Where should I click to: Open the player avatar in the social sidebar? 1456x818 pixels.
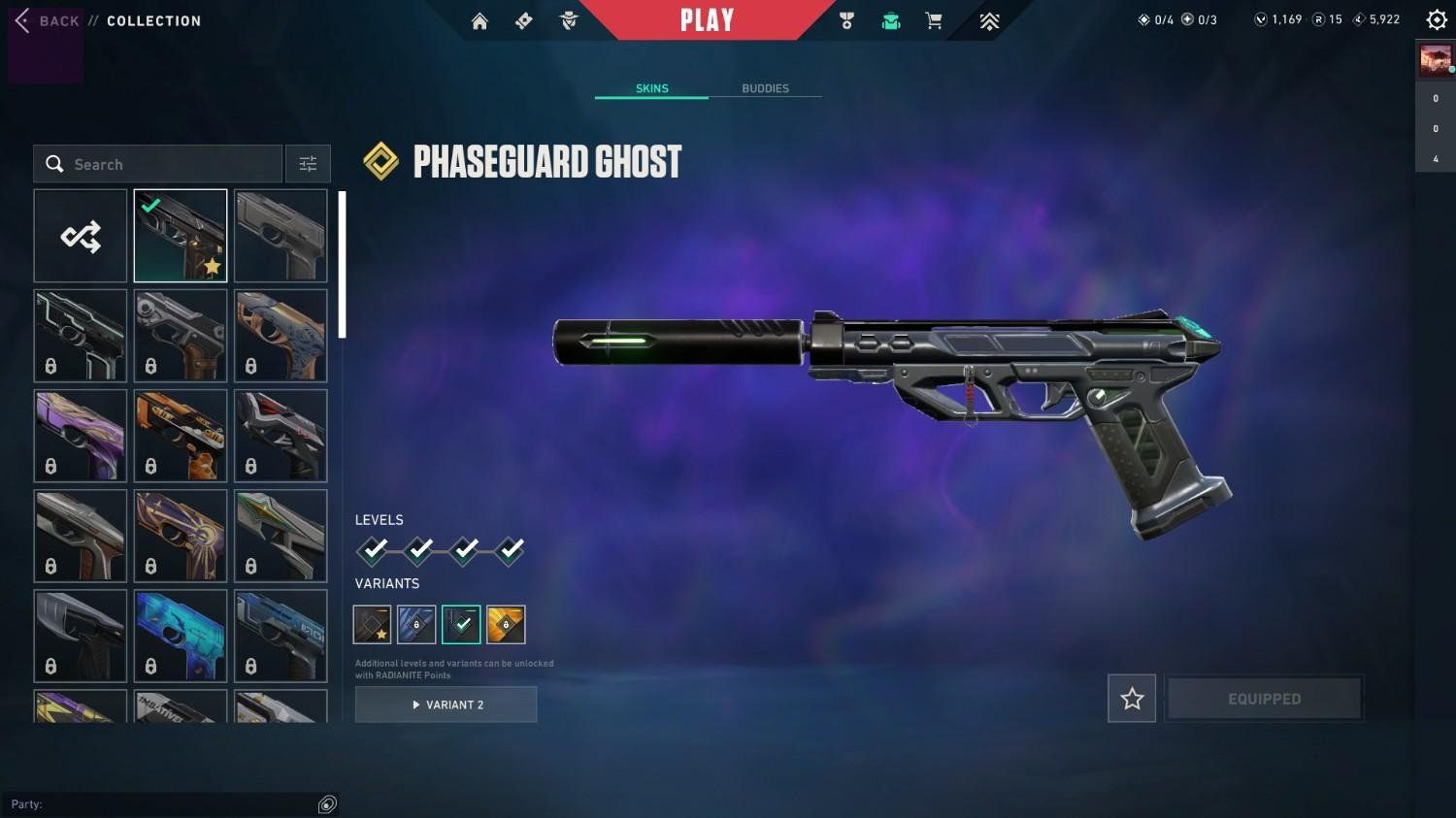click(x=1435, y=60)
